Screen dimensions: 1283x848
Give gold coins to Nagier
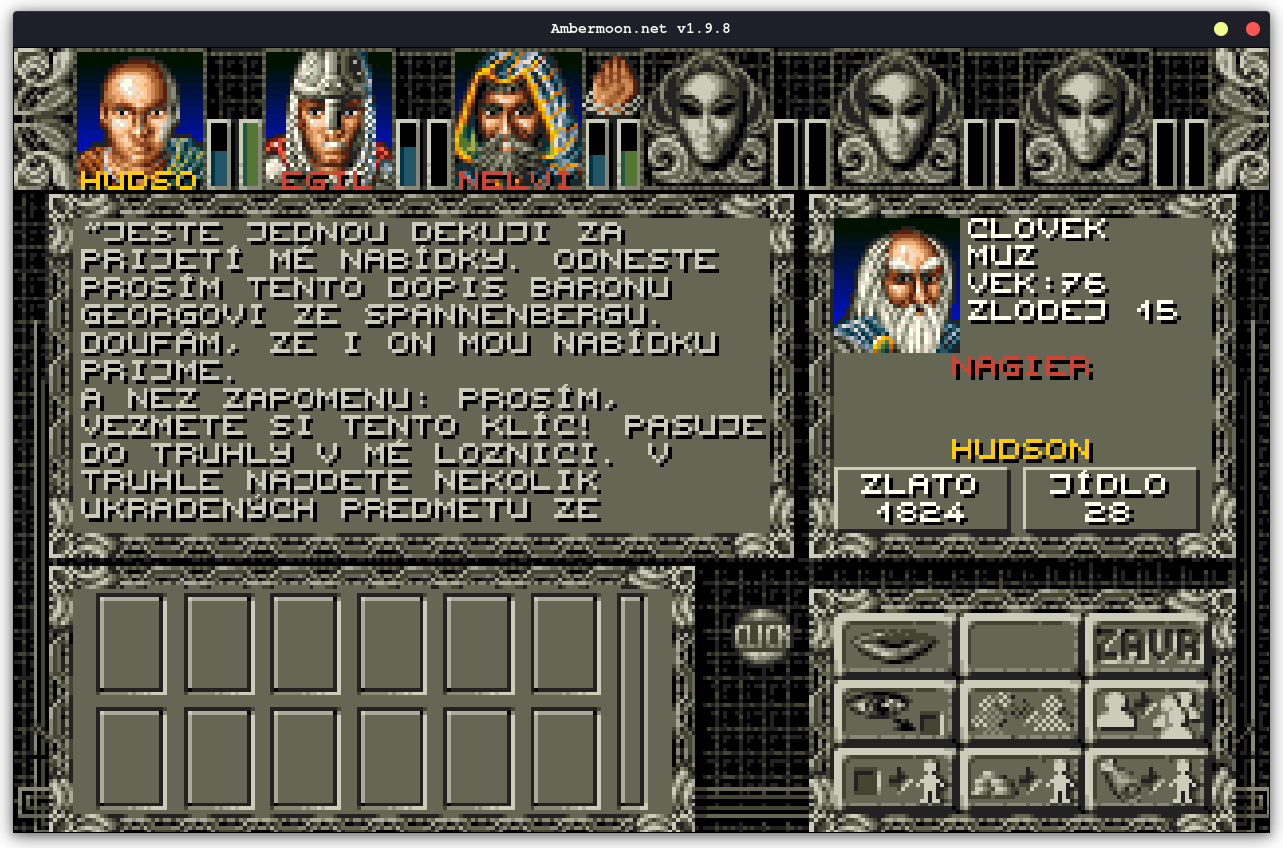pyautogui.click(x=1021, y=779)
